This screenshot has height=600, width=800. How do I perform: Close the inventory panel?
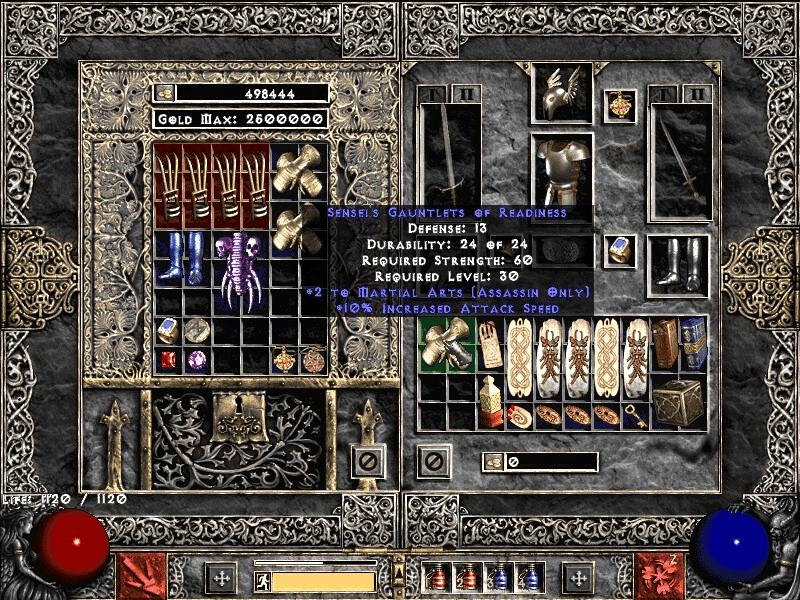coord(434,460)
